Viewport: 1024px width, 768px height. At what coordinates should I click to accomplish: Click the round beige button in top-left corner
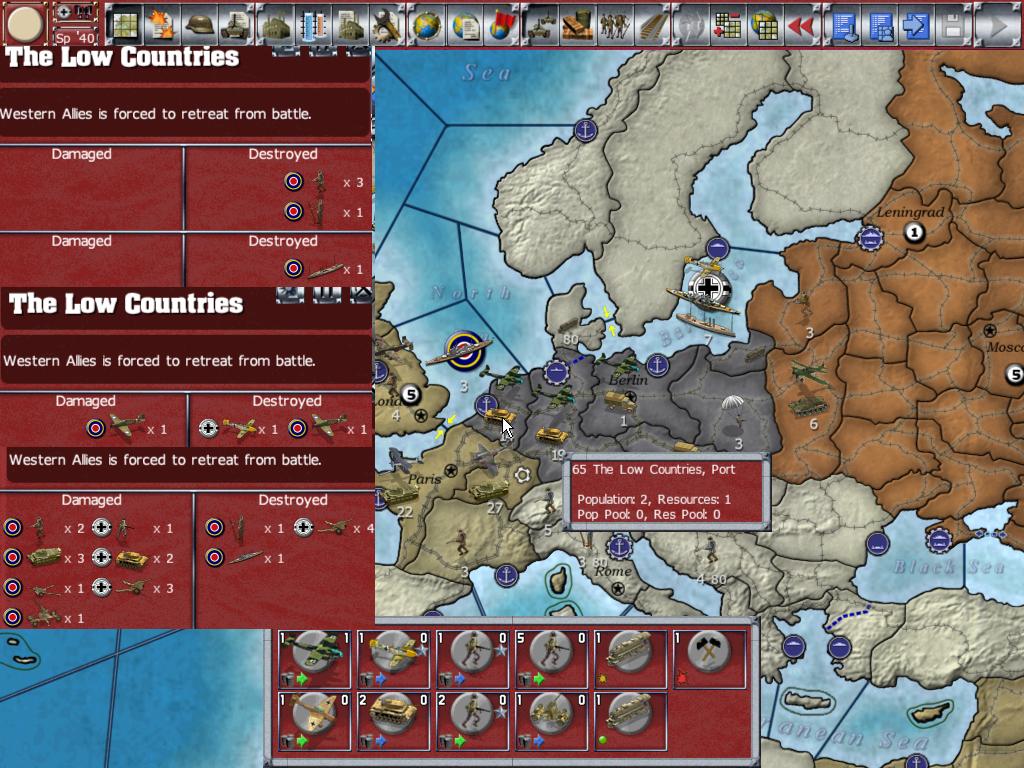click(x=25, y=24)
